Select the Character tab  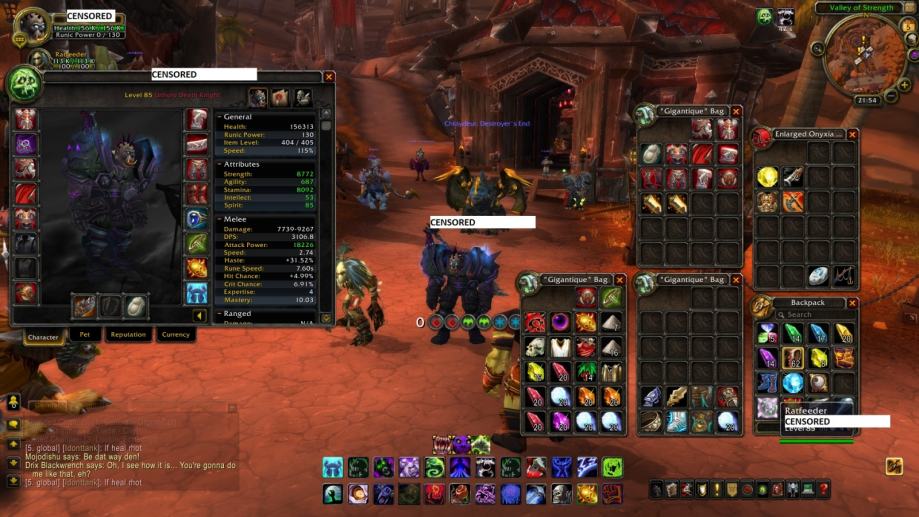click(x=43, y=337)
